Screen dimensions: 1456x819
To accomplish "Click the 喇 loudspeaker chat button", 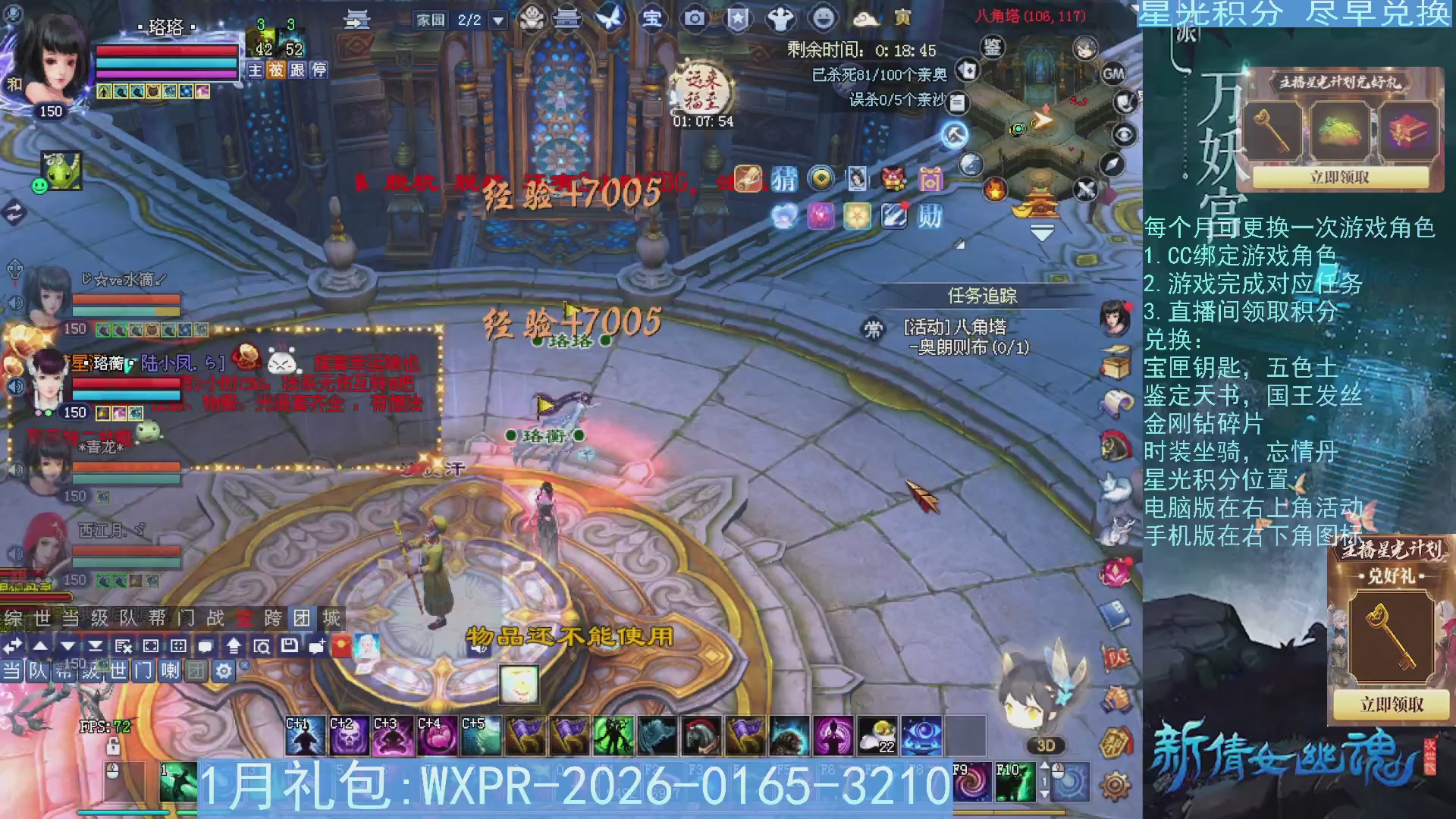I will tap(170, 672).
